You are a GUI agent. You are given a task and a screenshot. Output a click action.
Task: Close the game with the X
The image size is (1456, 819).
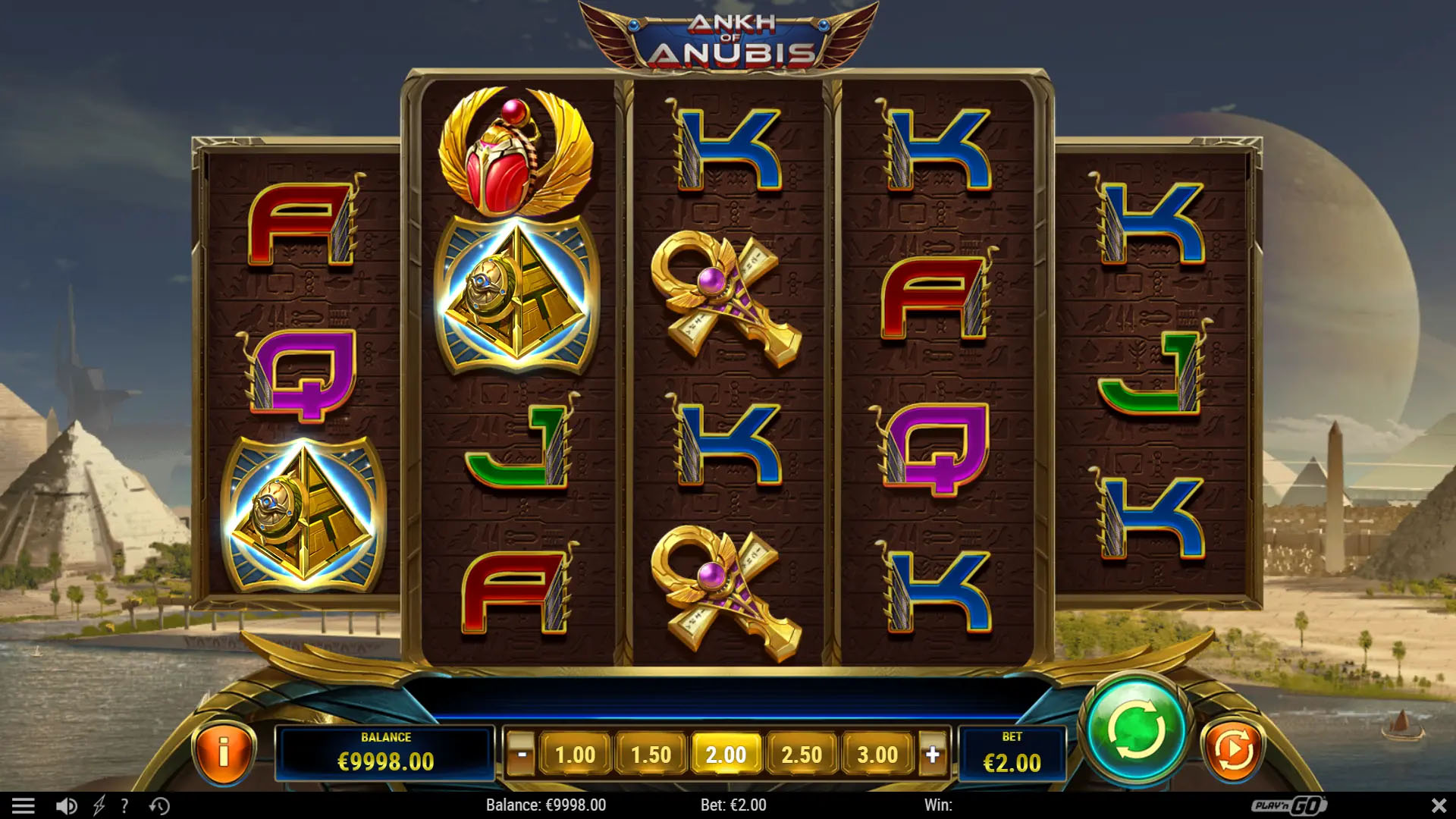click(x=1439, y=805)
